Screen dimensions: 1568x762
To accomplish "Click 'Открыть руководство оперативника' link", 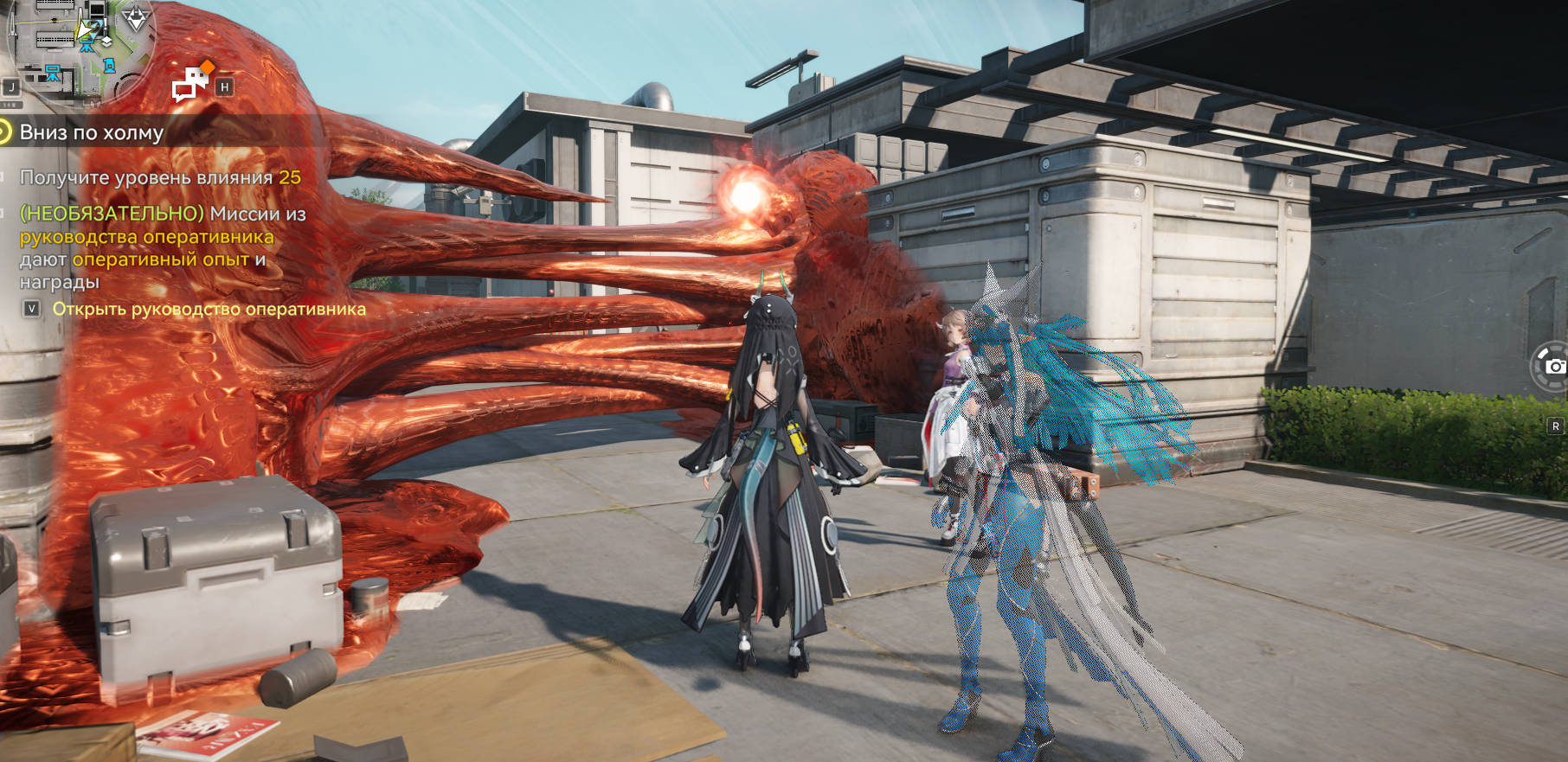I will pos(209,309).
